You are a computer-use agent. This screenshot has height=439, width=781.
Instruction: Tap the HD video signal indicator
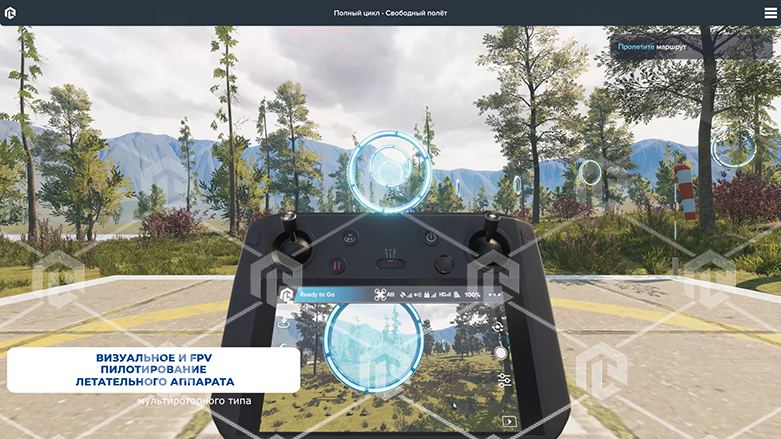pyautogui.click(x=445, y=295)
